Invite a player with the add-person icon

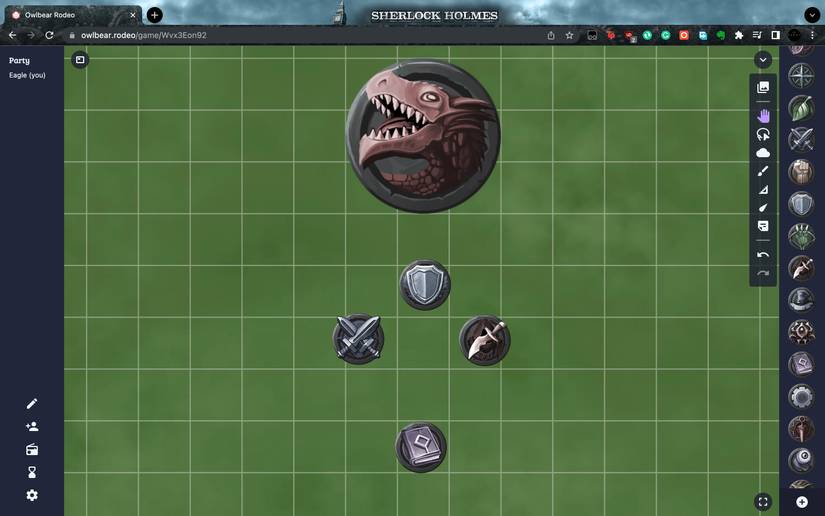[32, 427]
